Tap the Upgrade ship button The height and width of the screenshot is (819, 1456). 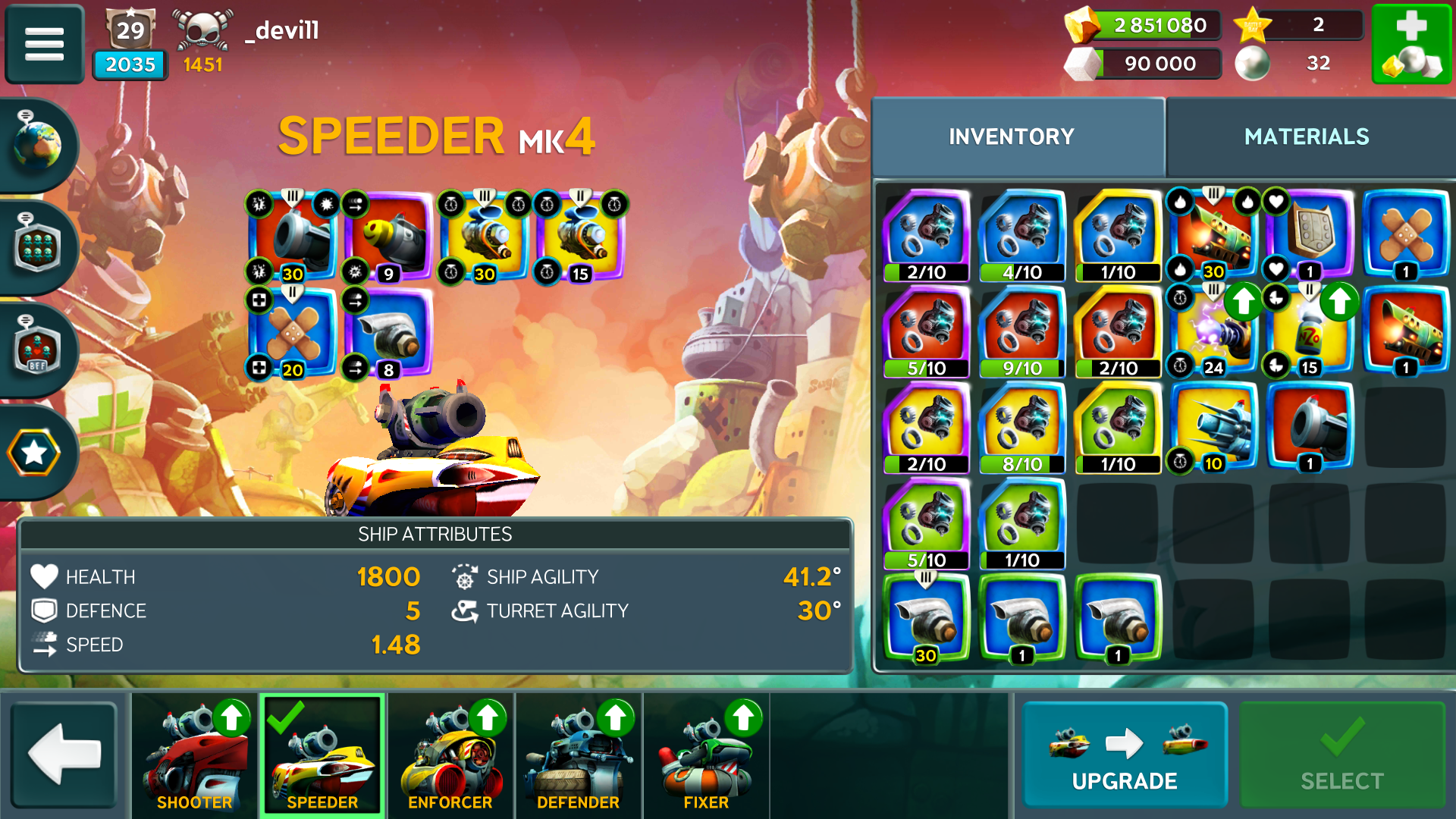click(x=1125, y=755)
